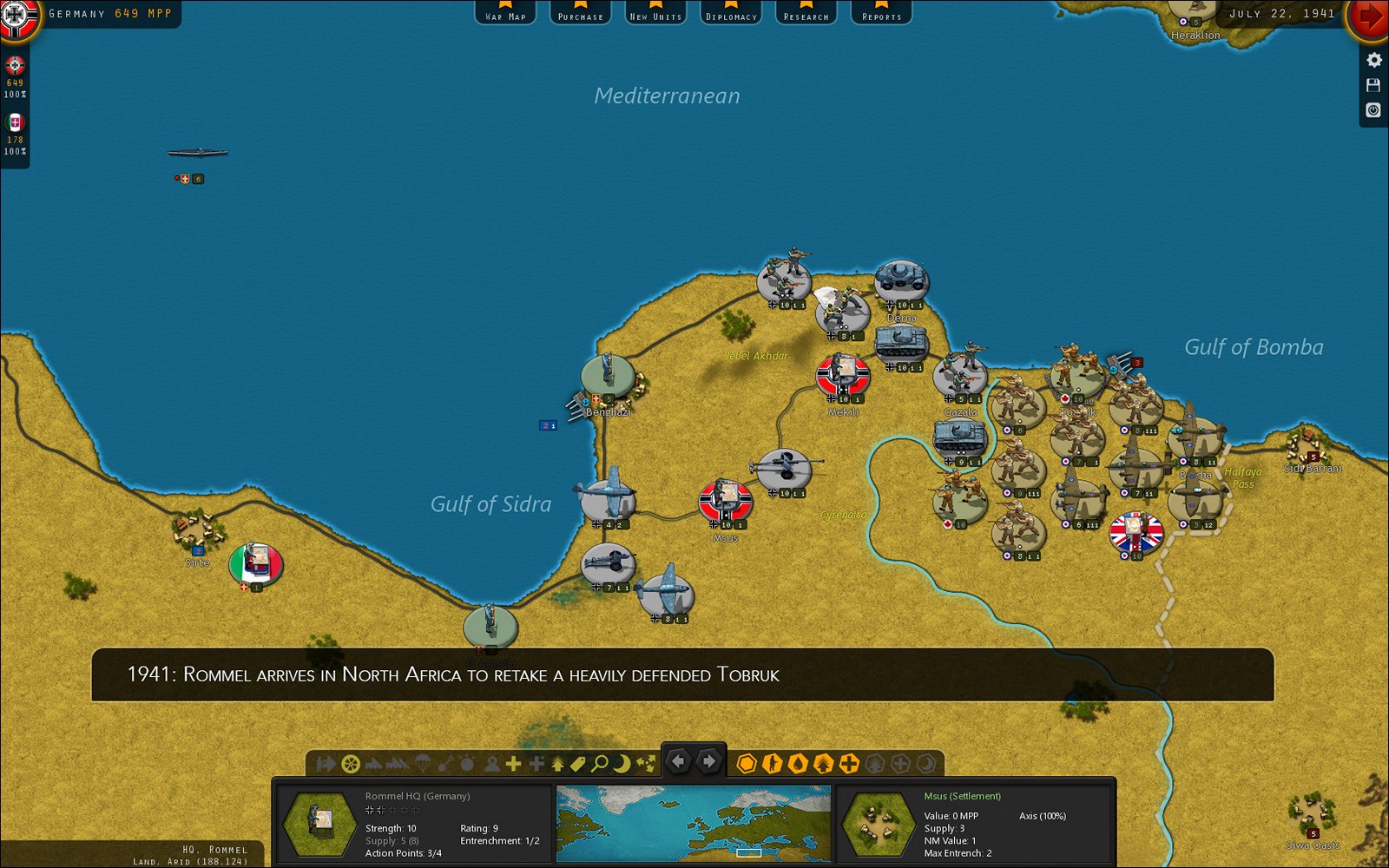Toggle the soldier unit hexagon filter

[x=773, y=764]
